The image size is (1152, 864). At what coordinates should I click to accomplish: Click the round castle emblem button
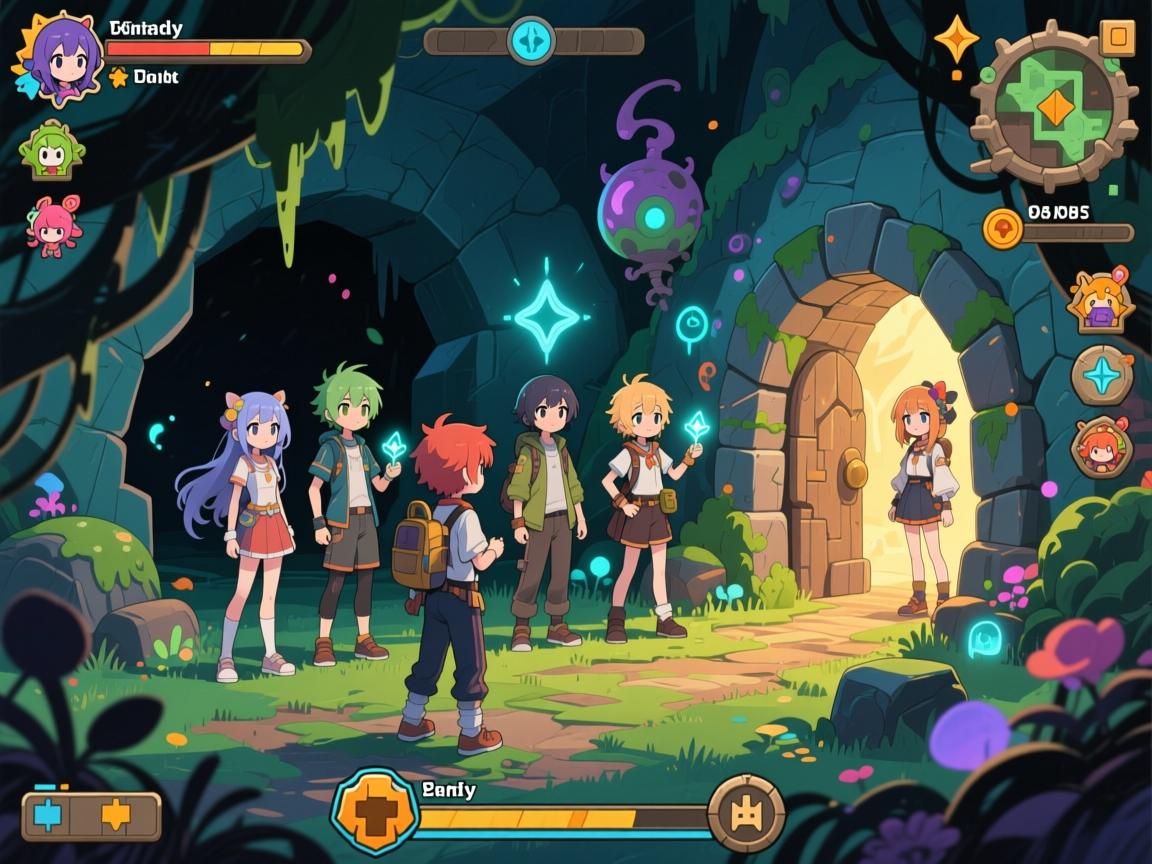tap(746, 814)
